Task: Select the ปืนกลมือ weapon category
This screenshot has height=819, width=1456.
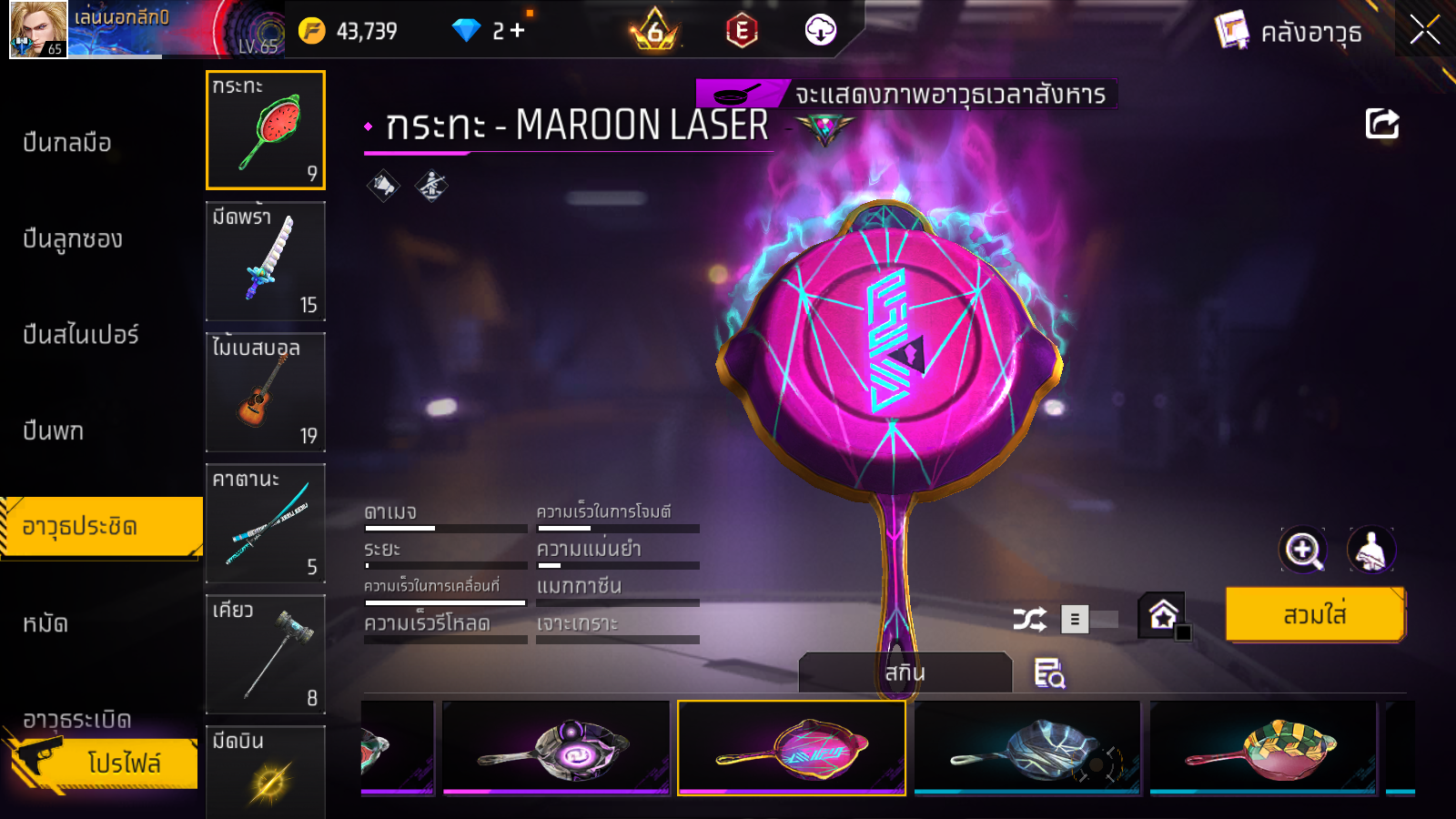Action: tap(67, 143)
